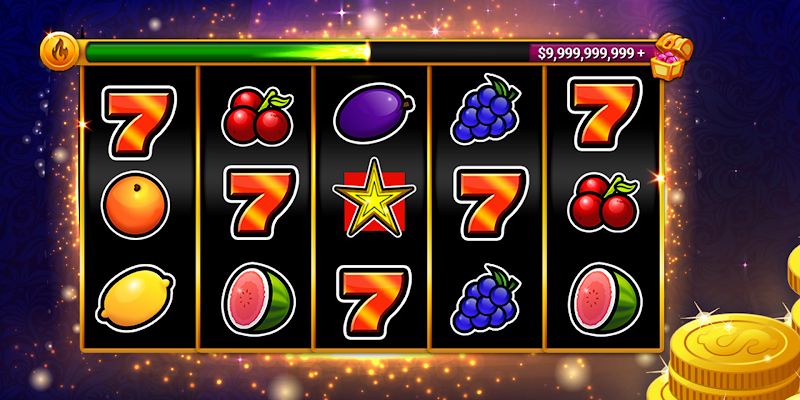
Task: Open the treasure chest jackpot icon
Action: pyautogui.click(x=669, y=58)
